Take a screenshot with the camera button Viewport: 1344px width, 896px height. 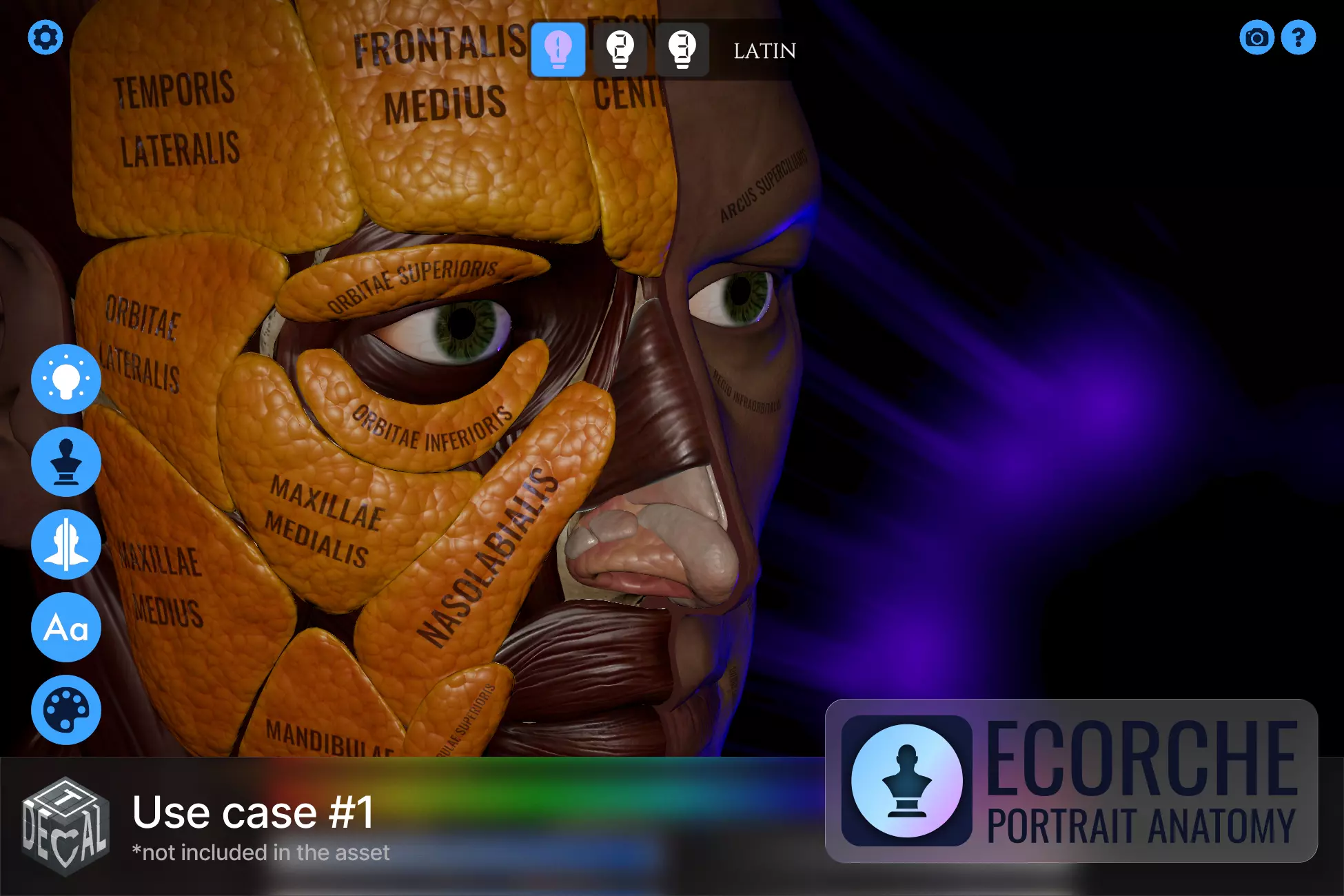1256,37
